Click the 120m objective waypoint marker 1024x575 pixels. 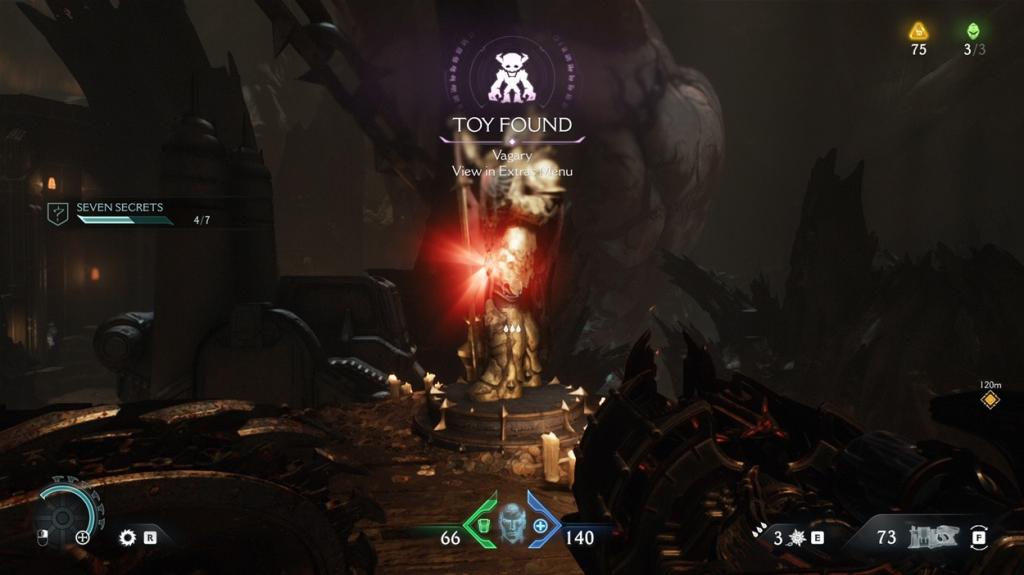point(990,400)
